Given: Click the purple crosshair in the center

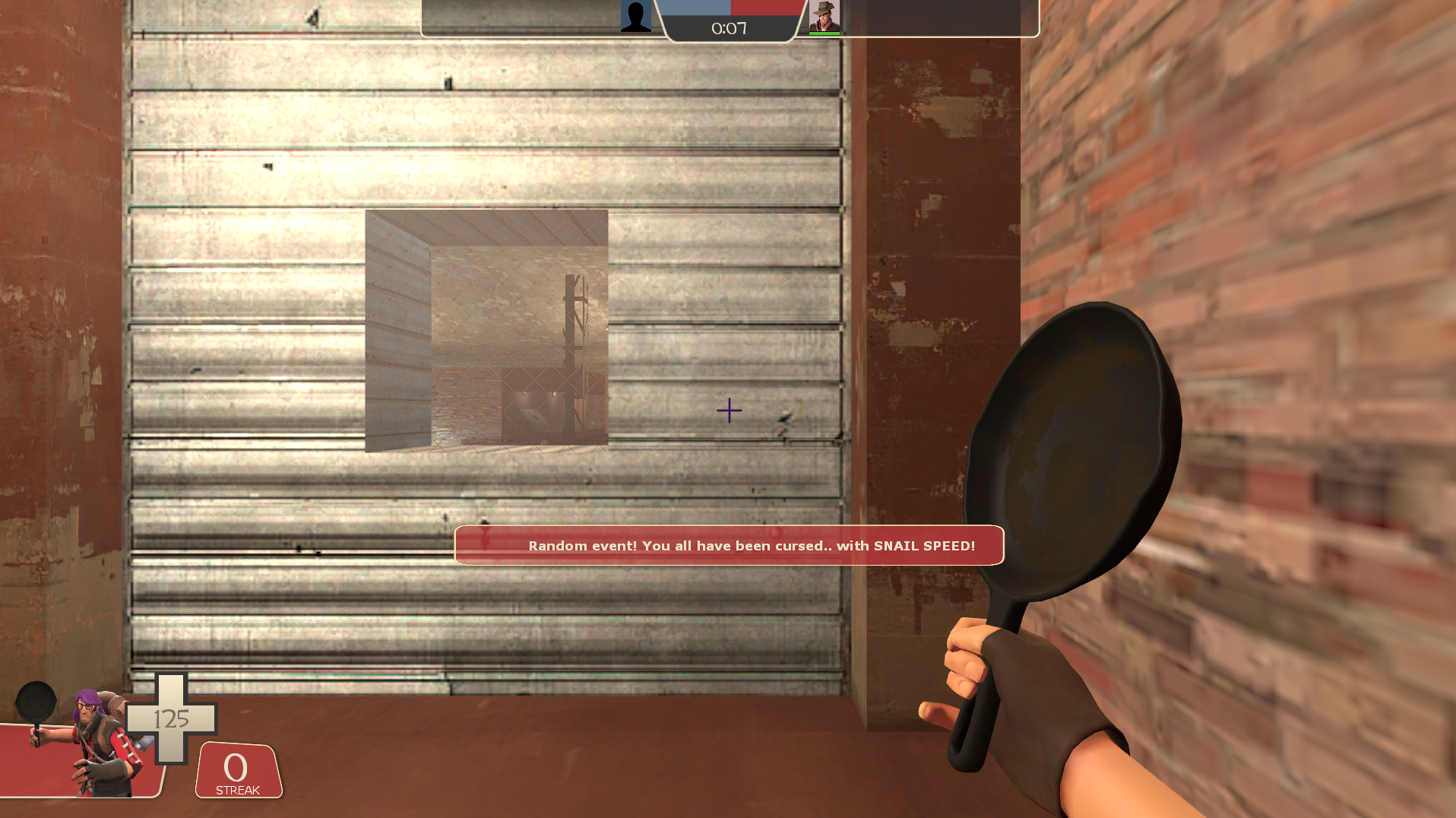Looking at the screenshot, I should (x=730, y=411).
